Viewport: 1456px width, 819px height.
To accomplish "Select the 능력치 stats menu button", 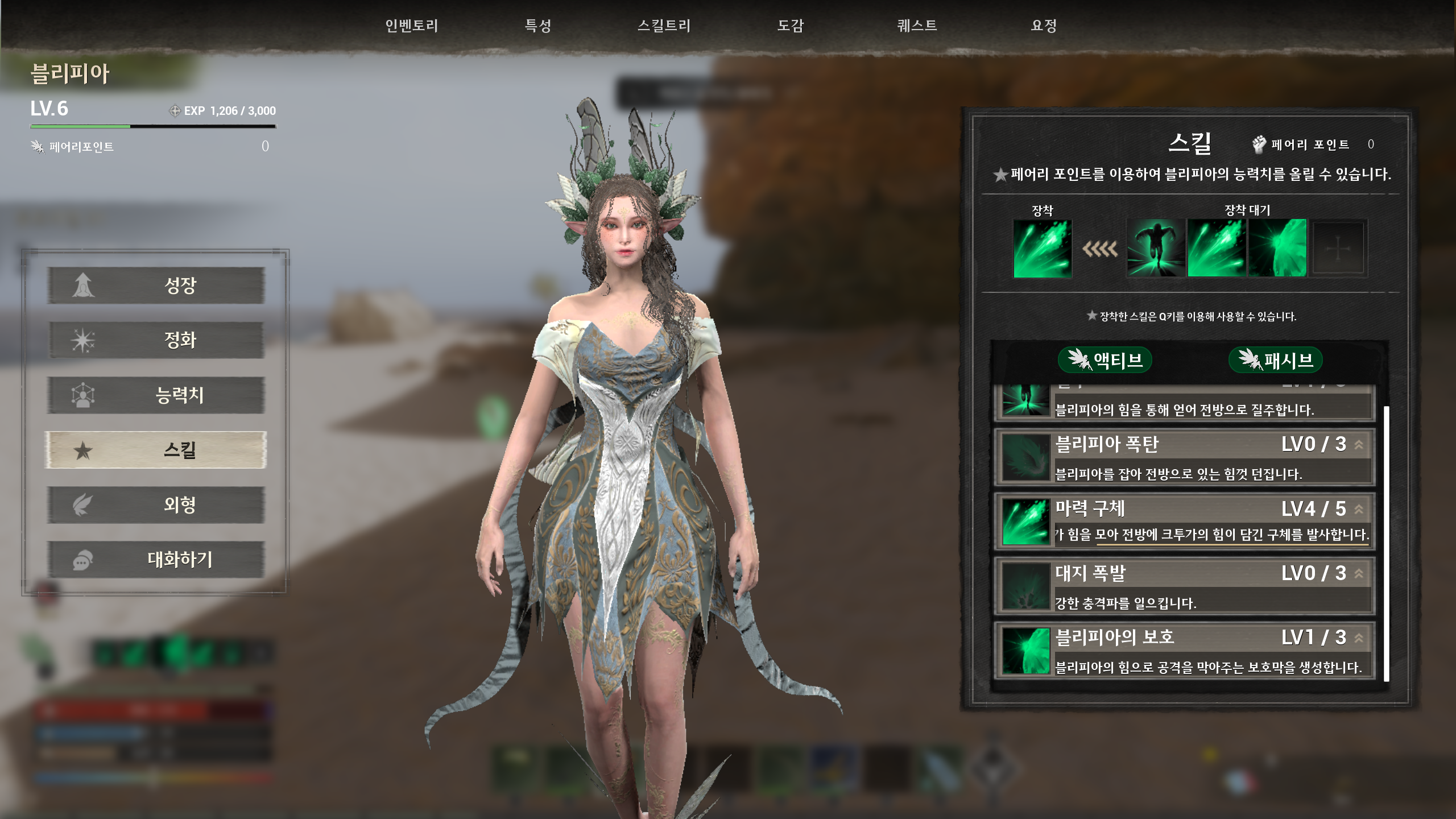I will pyautogui.click(x=156, y=395).
